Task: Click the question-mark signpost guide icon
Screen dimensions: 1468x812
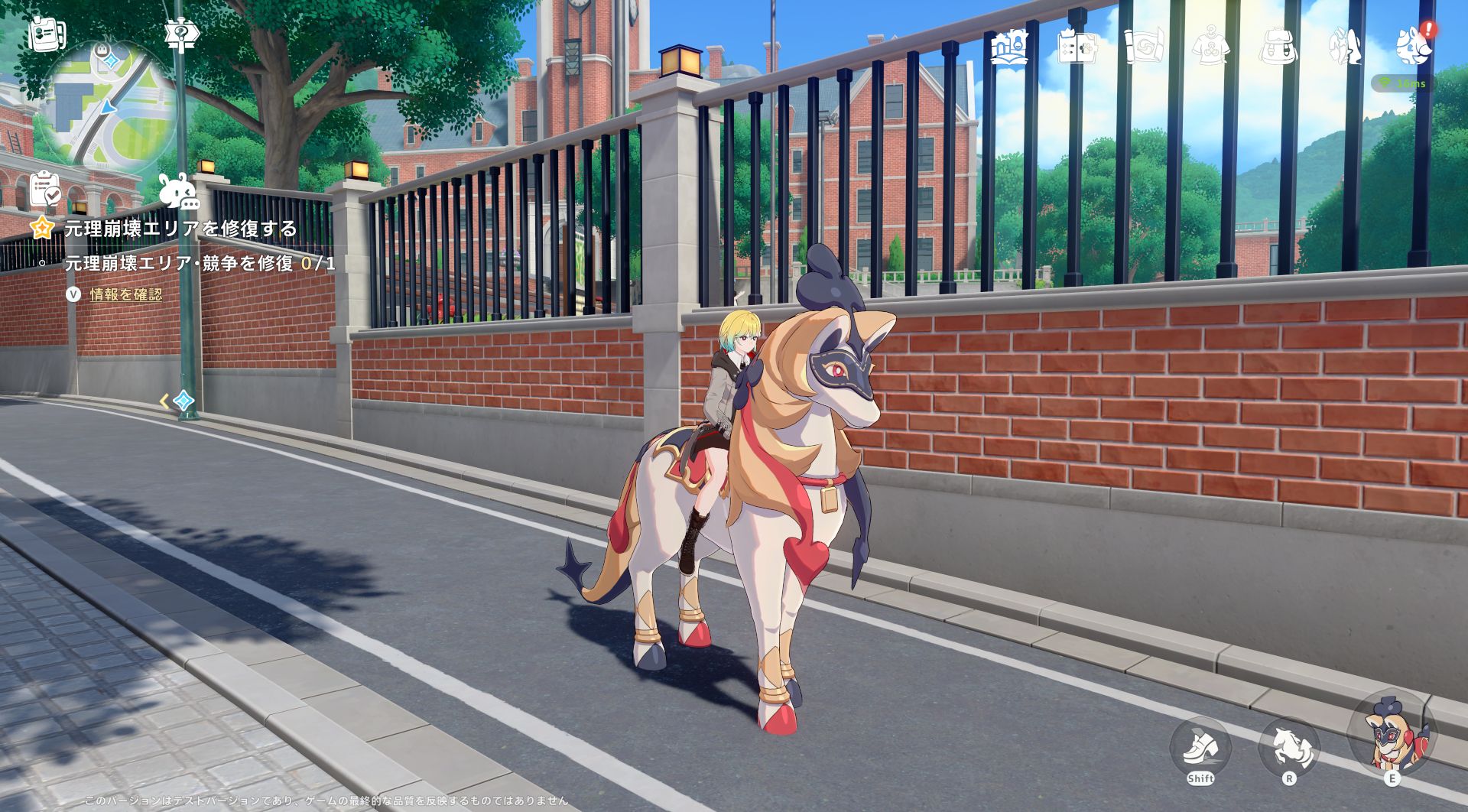Action: (181, 34)
